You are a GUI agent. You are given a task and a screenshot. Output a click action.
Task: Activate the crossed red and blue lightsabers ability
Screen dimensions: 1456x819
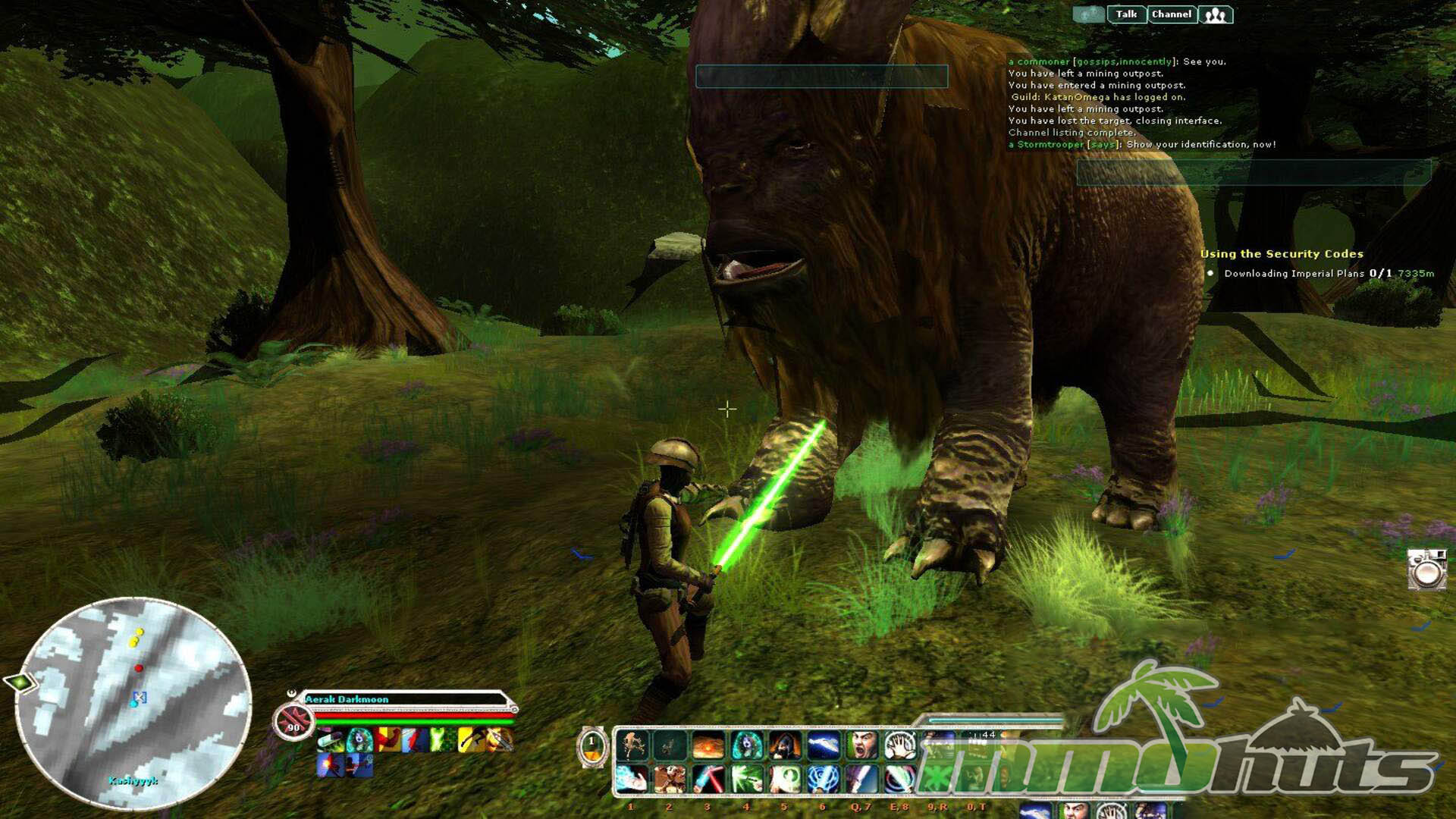click(x=708, y=780)
